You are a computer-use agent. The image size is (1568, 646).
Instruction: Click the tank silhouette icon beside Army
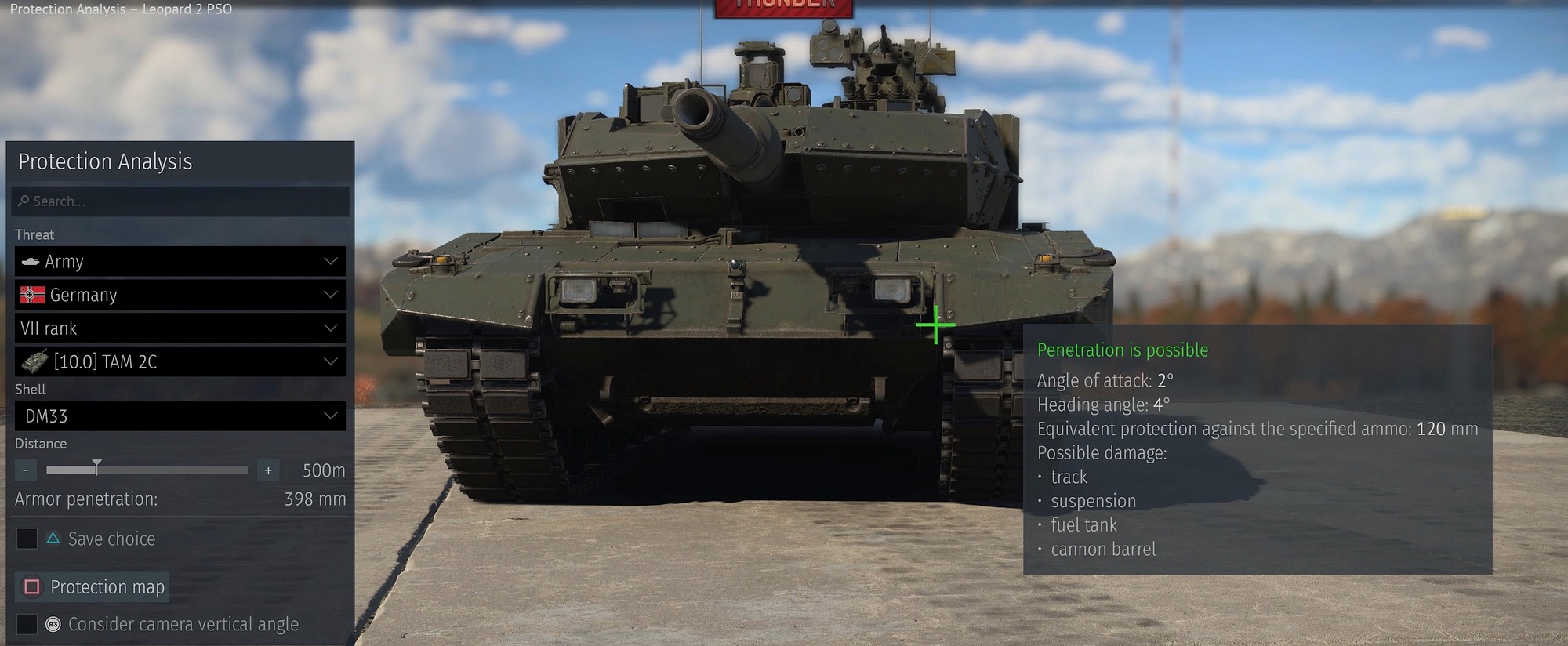(x=29, y=261)
